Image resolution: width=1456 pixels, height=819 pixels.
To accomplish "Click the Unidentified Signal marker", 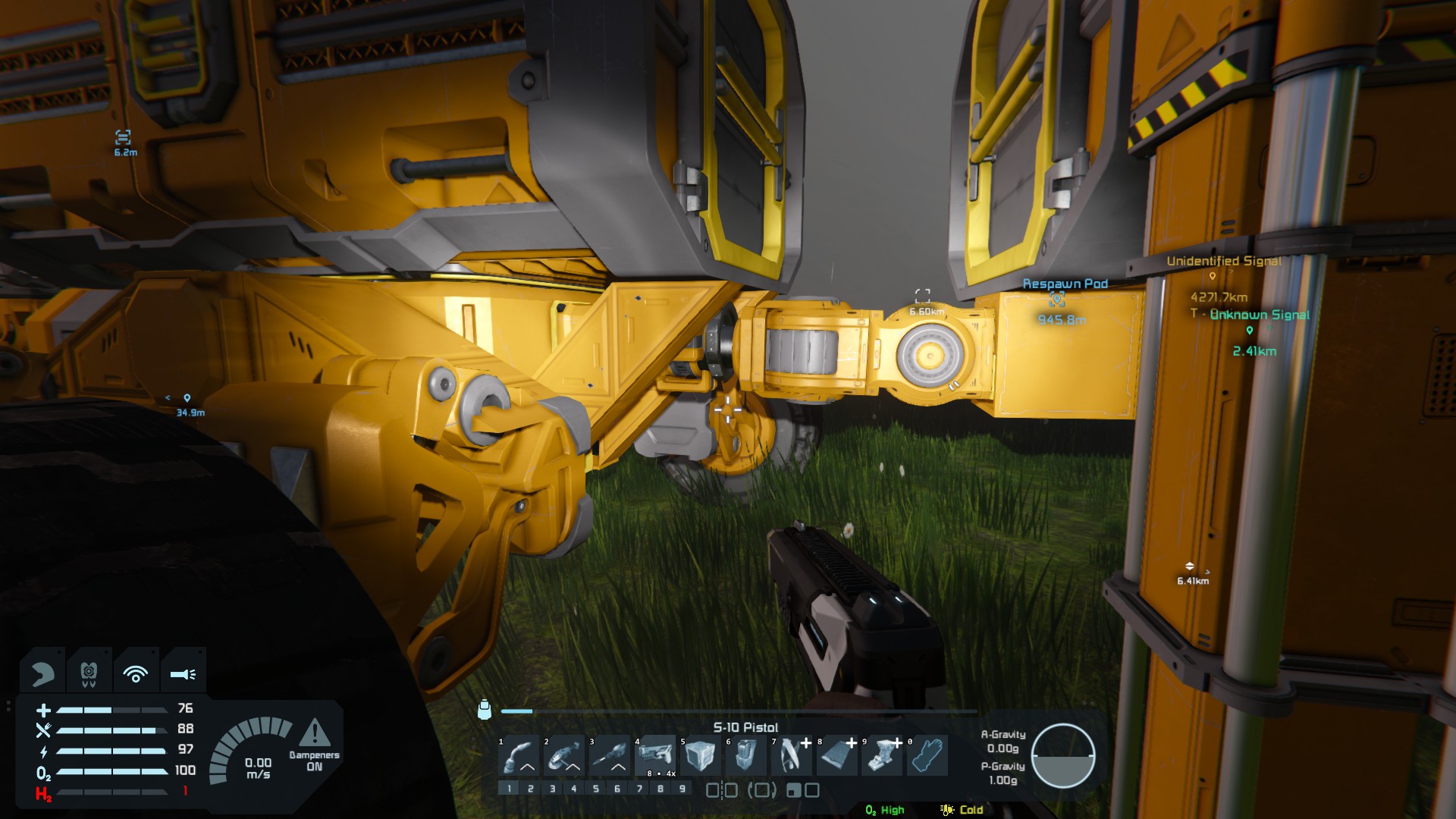I will 1213,276.
